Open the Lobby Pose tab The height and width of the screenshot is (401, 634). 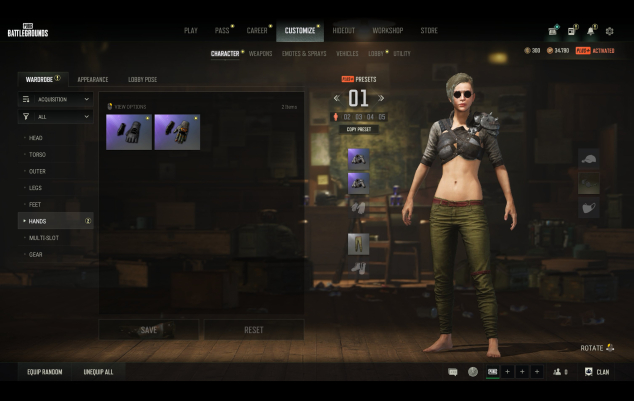[x=142, y=79]
